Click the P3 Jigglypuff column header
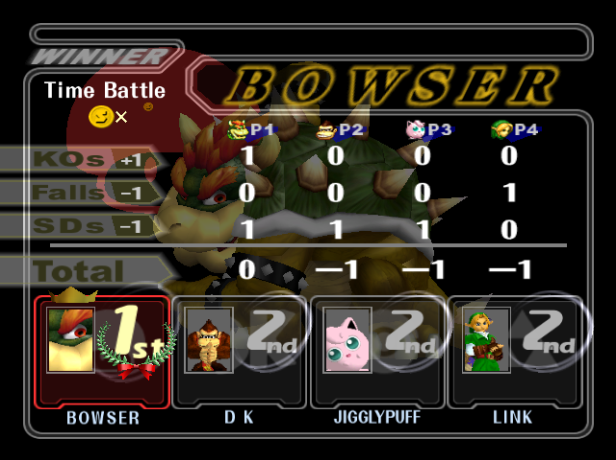Image resolution: width=616 pixels, height=460 pixels. [x=424, y=129]
